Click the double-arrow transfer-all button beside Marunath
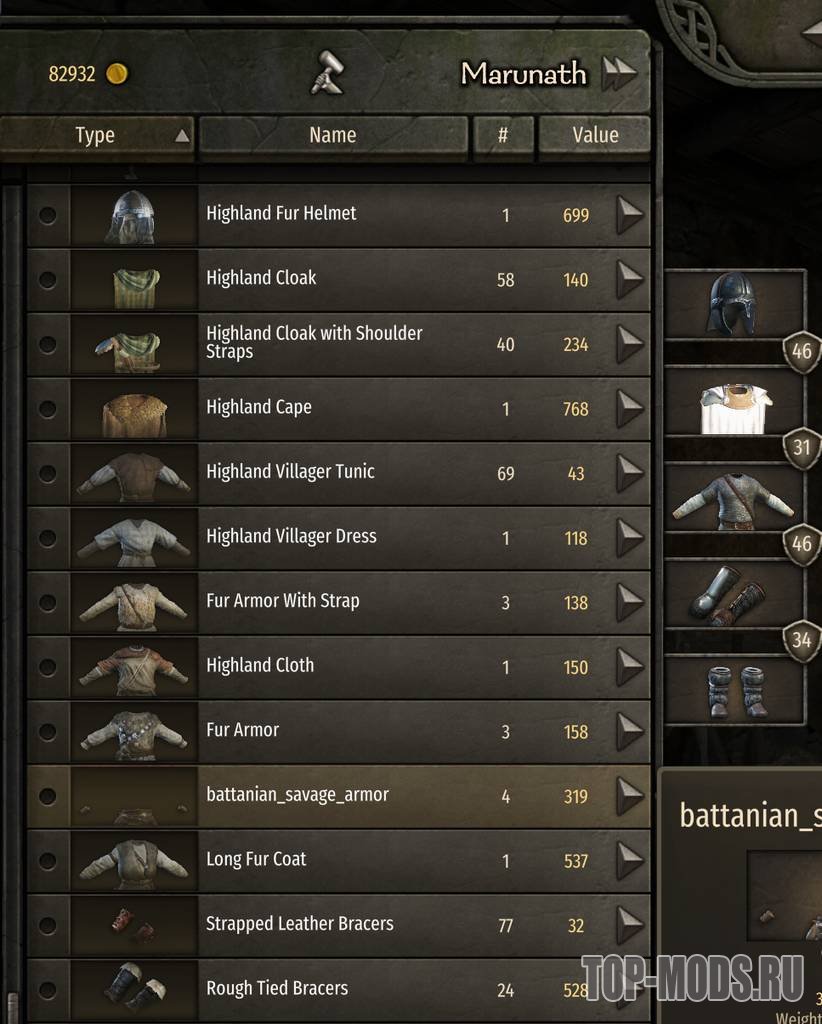The height and width of the screenshot is (1024, 822). pyautogui.click(x=619, y=73)
